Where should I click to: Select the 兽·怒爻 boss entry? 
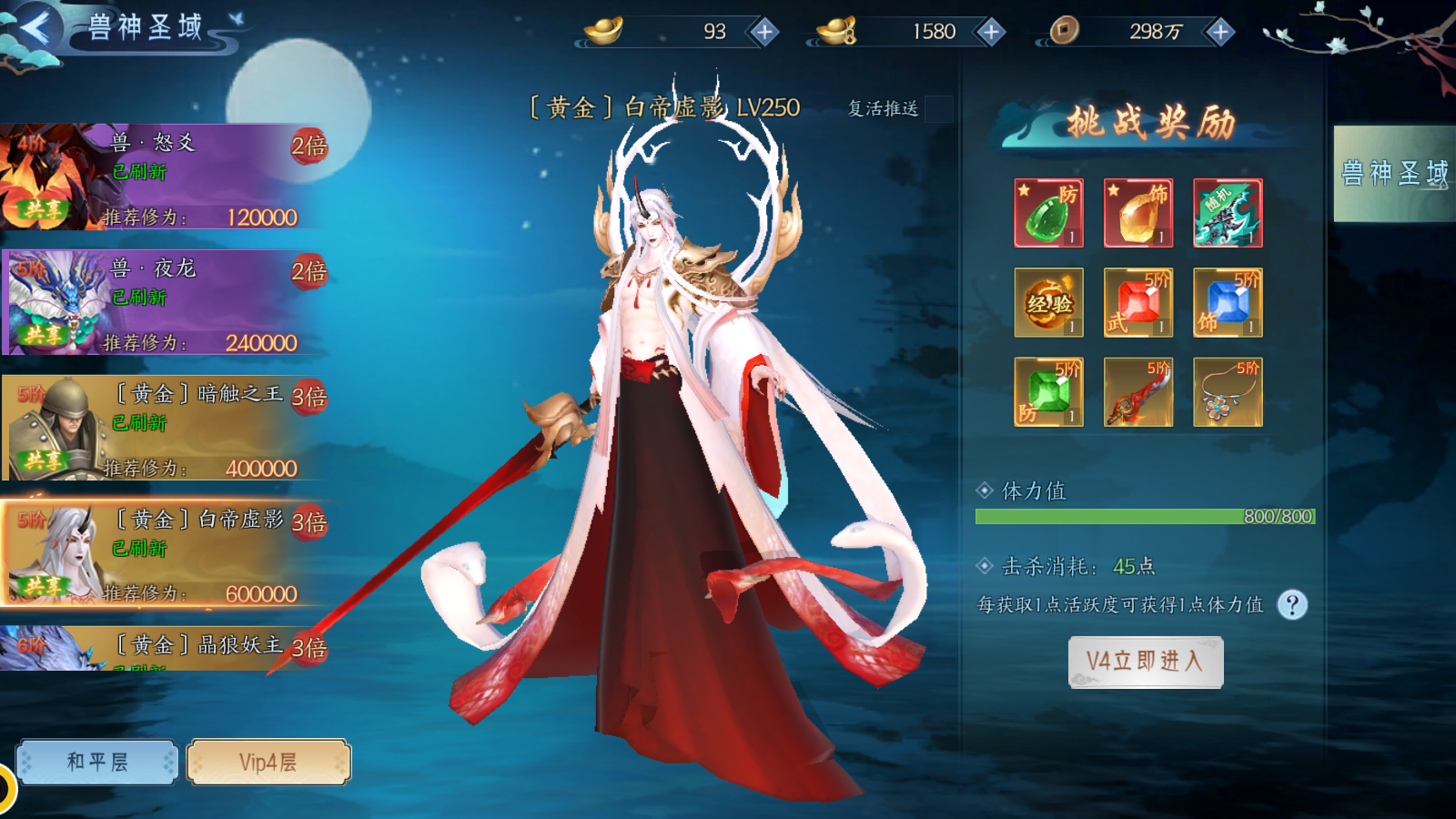164,177
